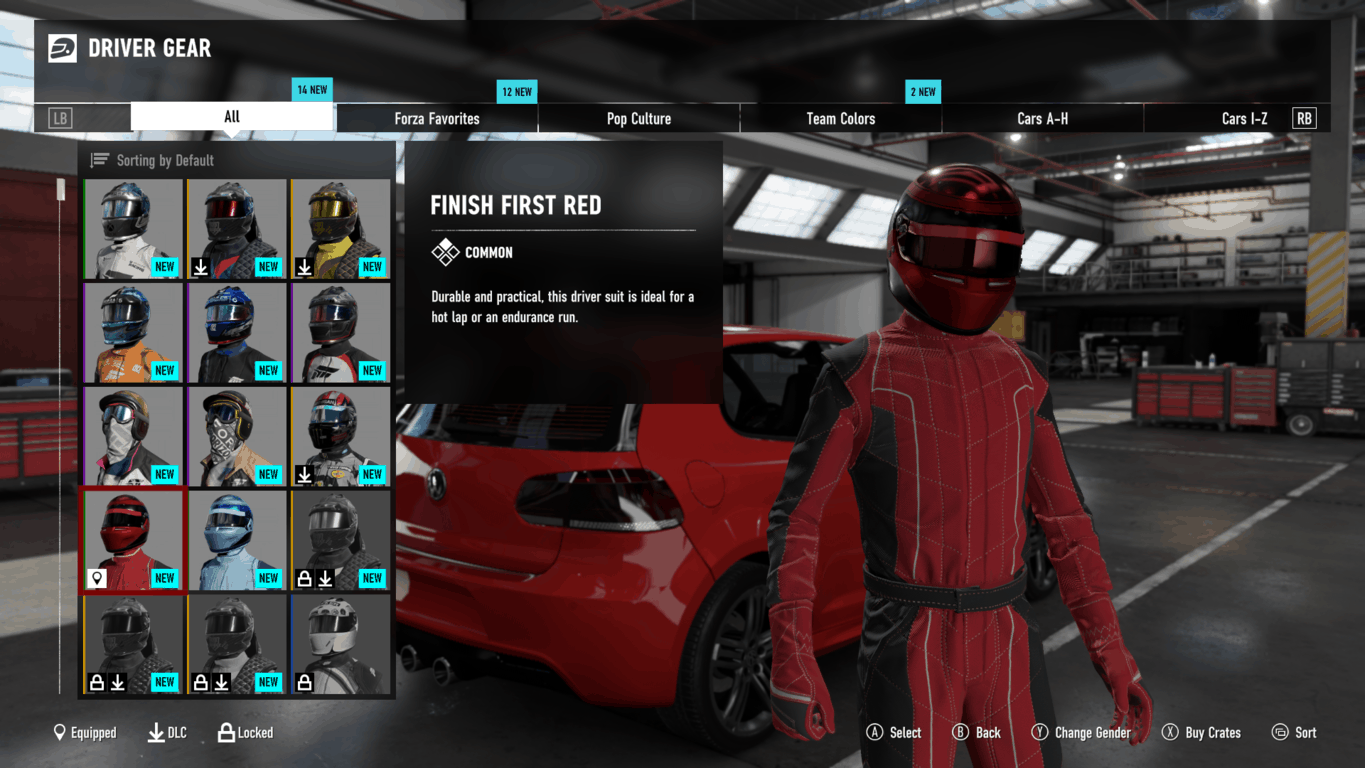Choose the dark blue helmet suit

point(237,332)
